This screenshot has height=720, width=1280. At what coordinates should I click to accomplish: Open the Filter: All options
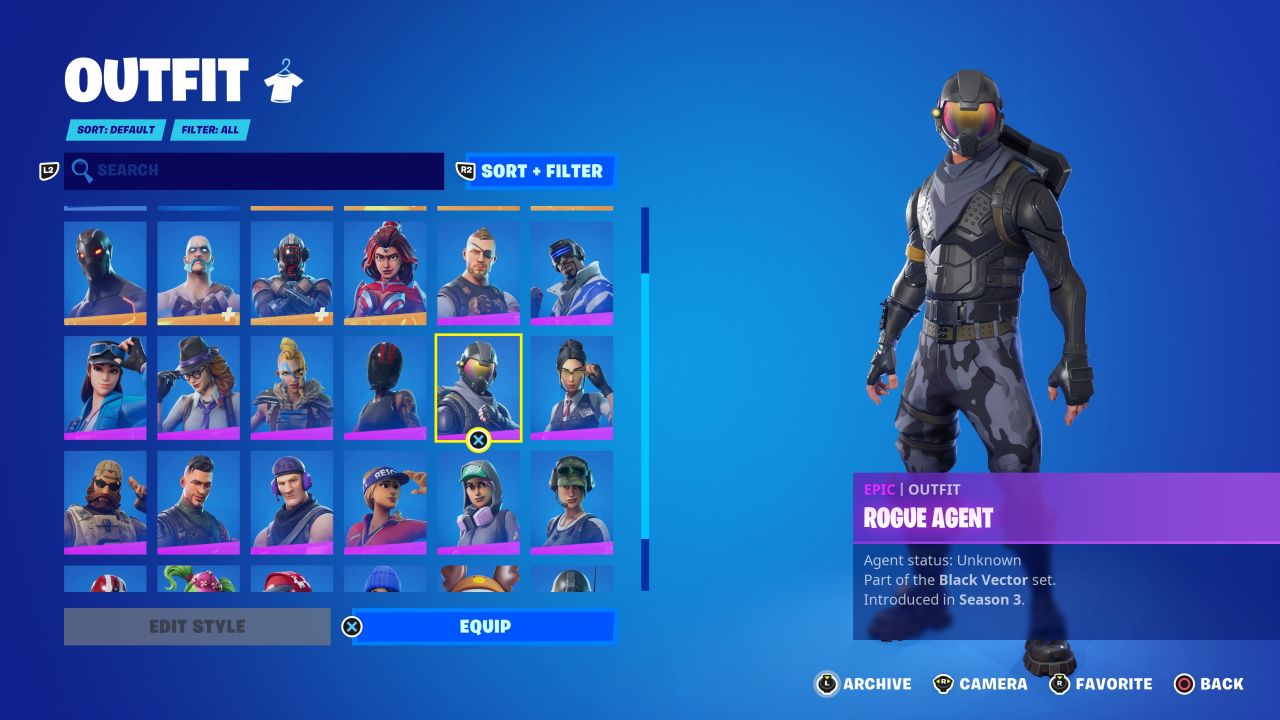[x=211, y=130]
